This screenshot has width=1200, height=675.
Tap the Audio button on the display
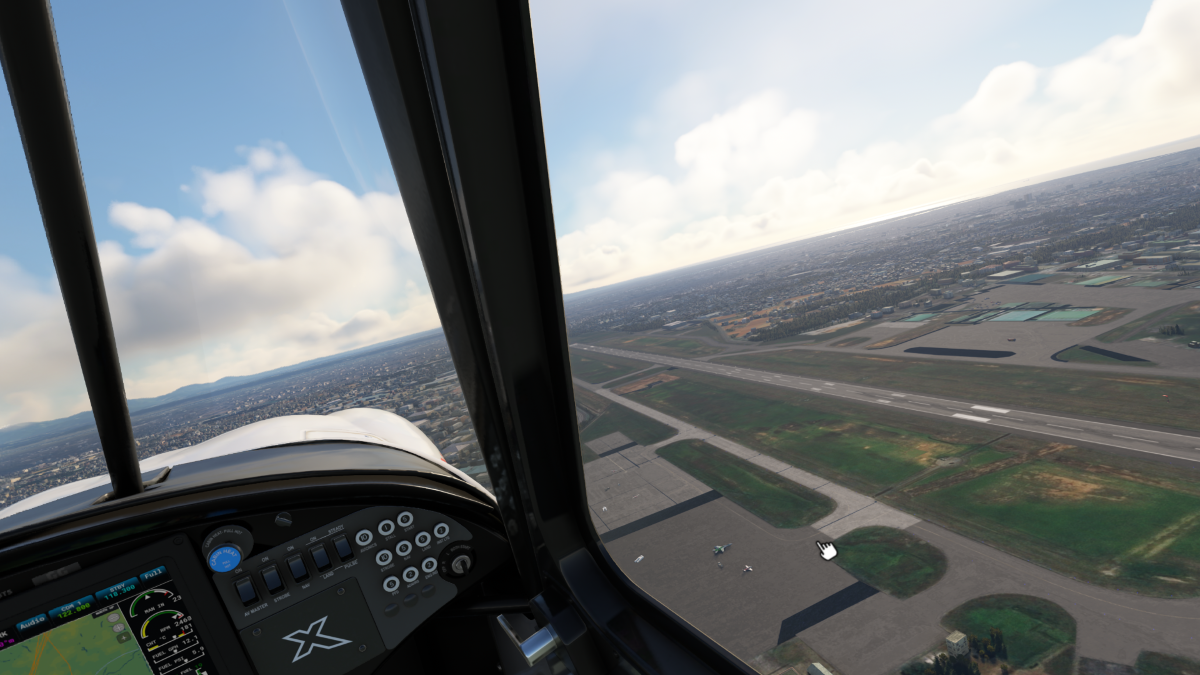pyautogui.click(x=31, y=622)
